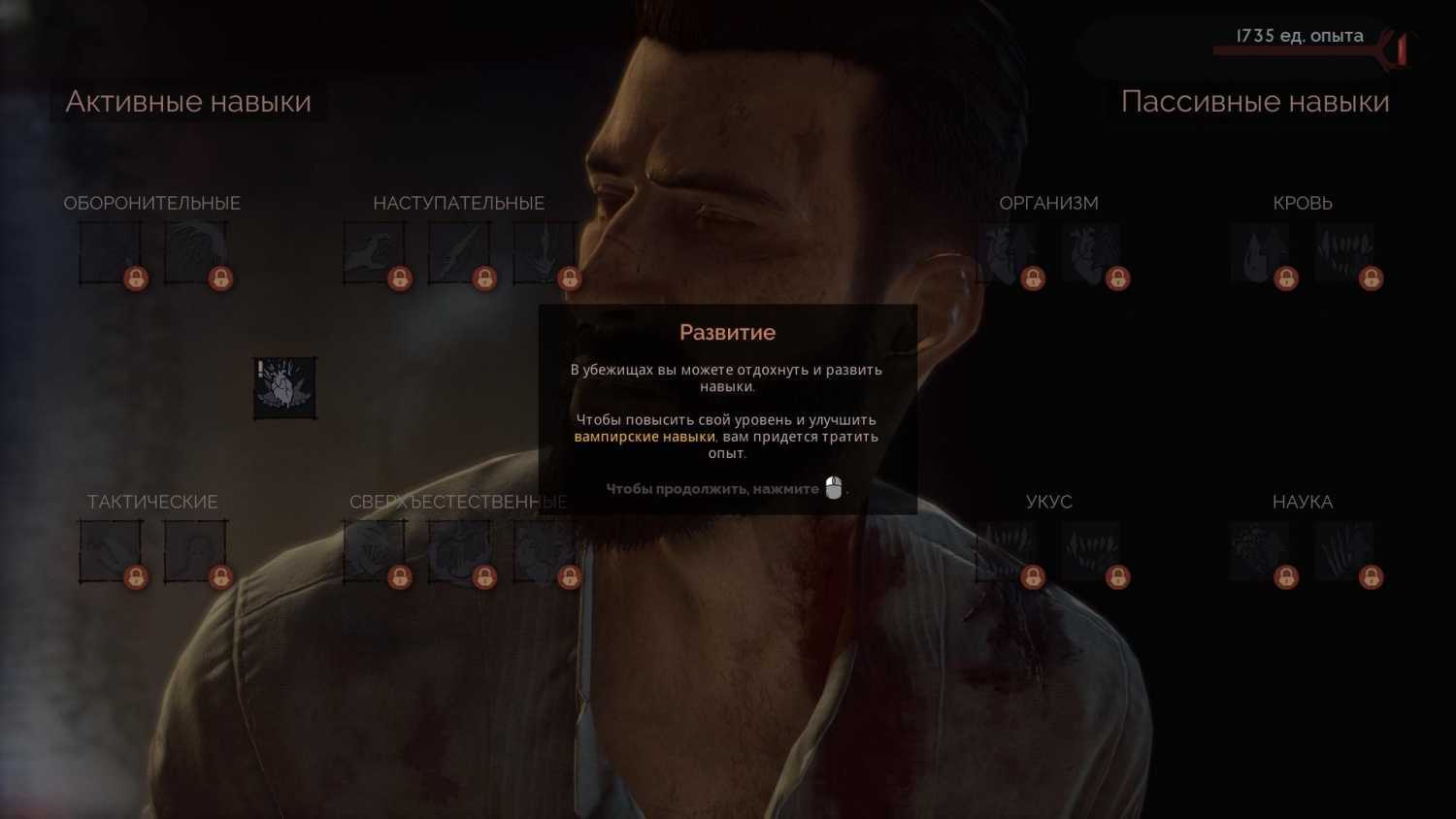Screen dimensions: 1456x819
Task: Select the locked blood droplet skill under Кровь
Action: [1260, 253]
